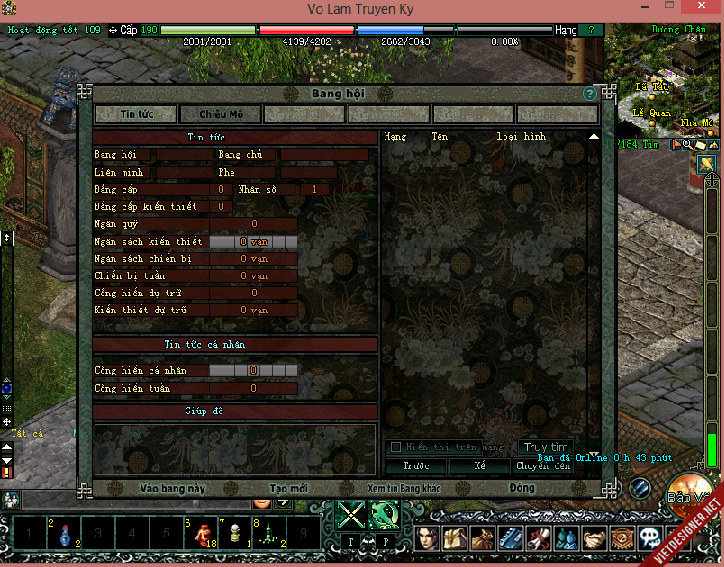
Task: Click the Chuyển đến button
Action: click(x=543, y=466)
